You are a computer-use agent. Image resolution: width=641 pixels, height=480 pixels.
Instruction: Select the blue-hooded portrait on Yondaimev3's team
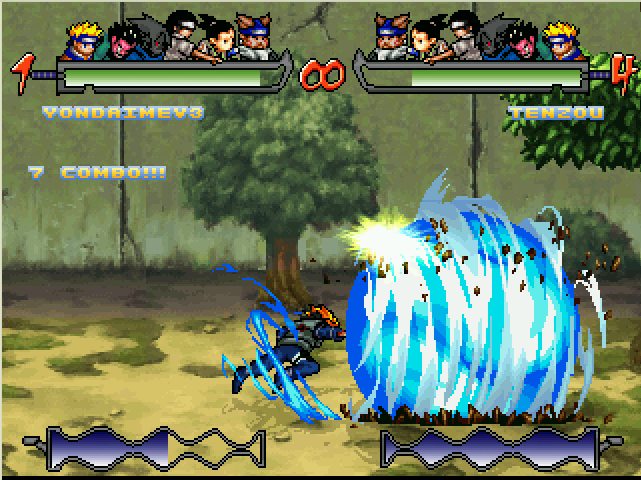click(x=253, y=37)
